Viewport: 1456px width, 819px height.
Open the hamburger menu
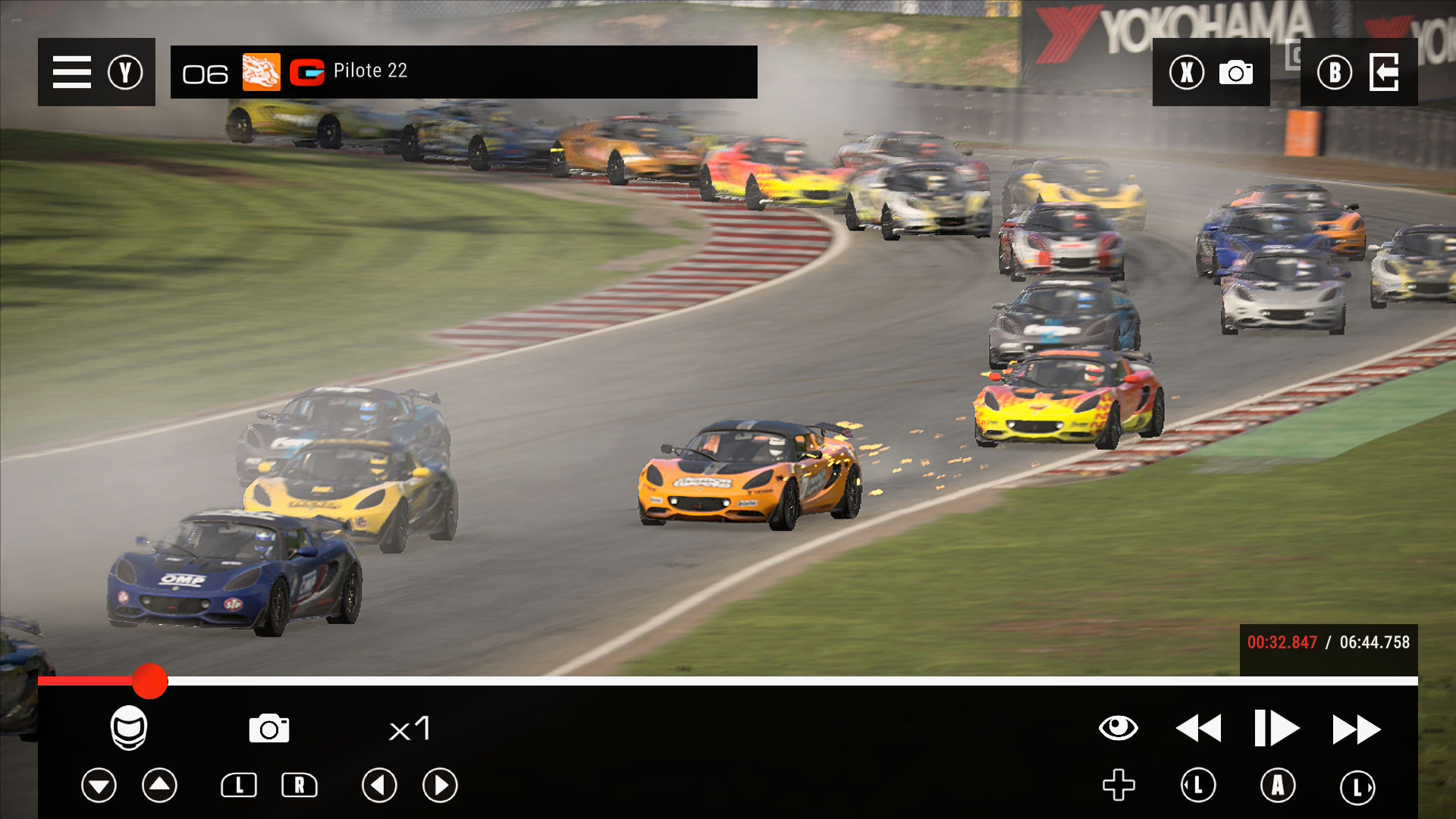[x=72, y=72]
